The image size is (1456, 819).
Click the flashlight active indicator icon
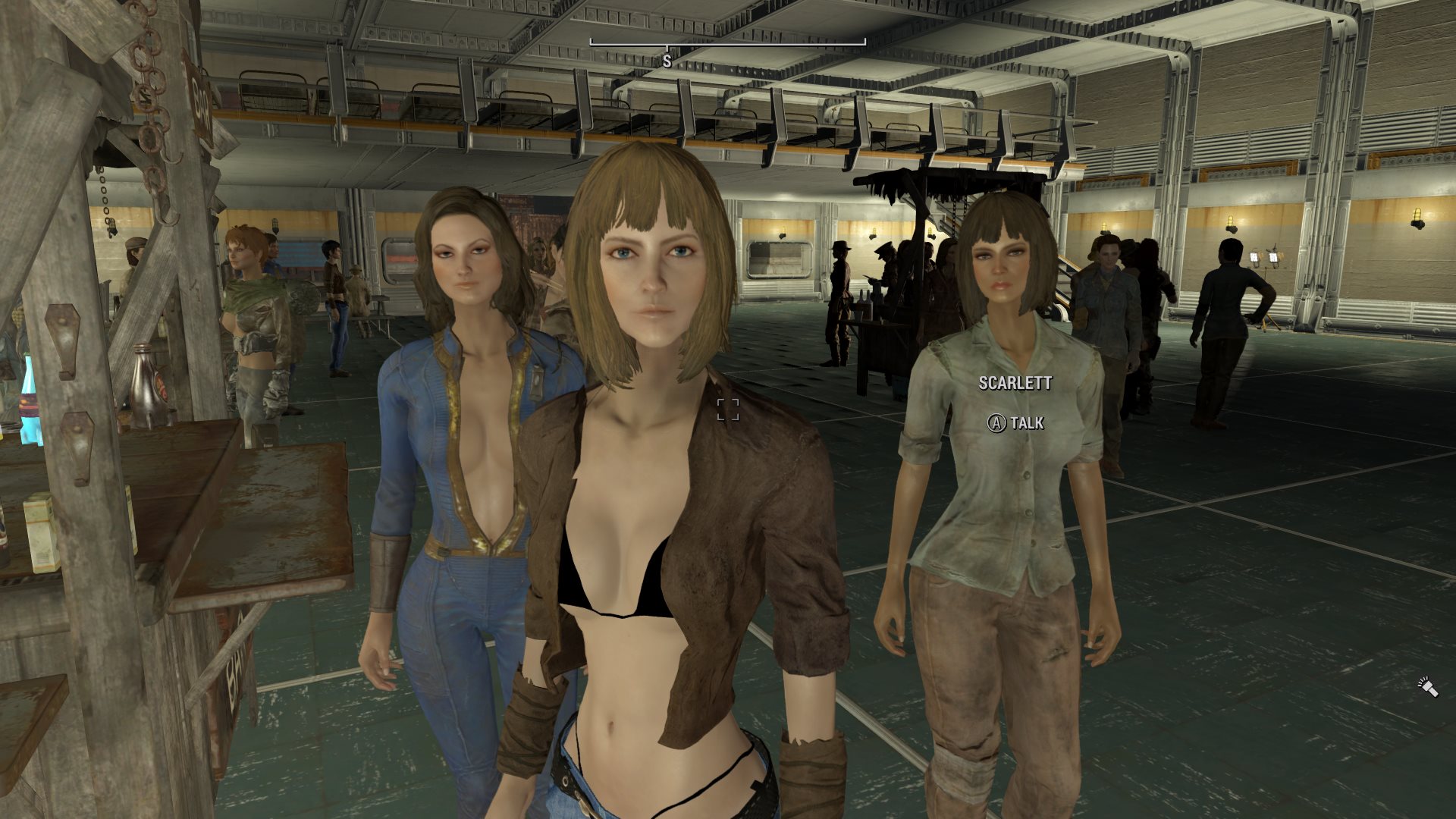click(x=1427, y=686)
